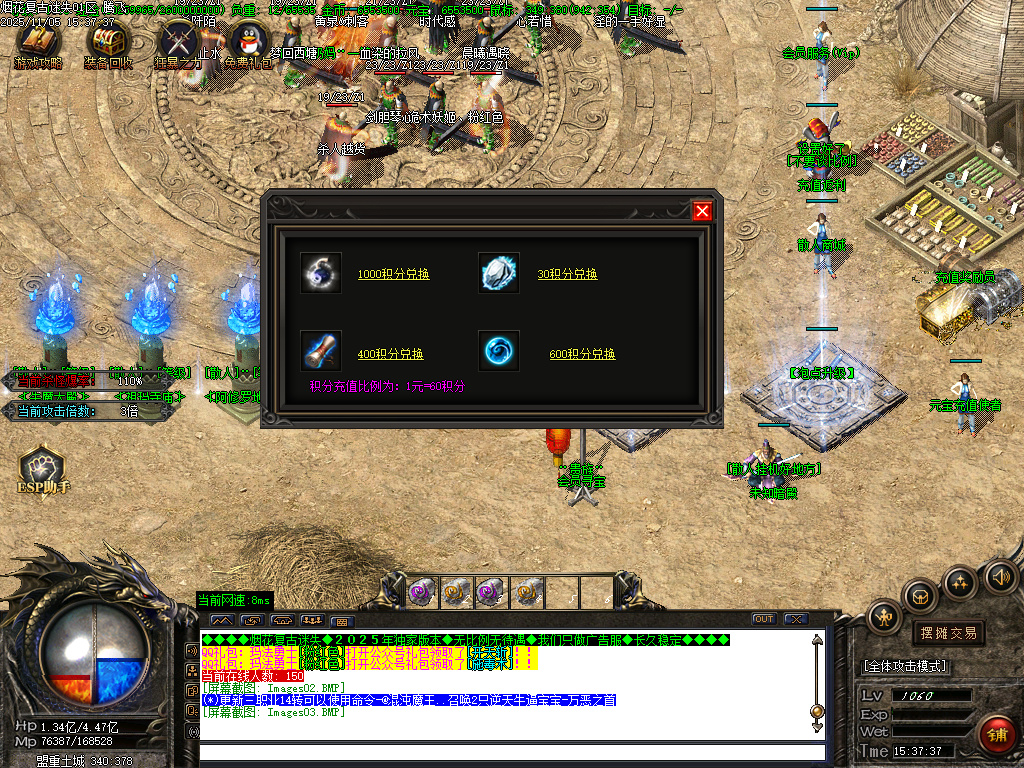Image resolution: width=1024 pixels, height=768 pixels.
Task: Choose the 30积分兑换 exchange option
Action: click(567, 274)
